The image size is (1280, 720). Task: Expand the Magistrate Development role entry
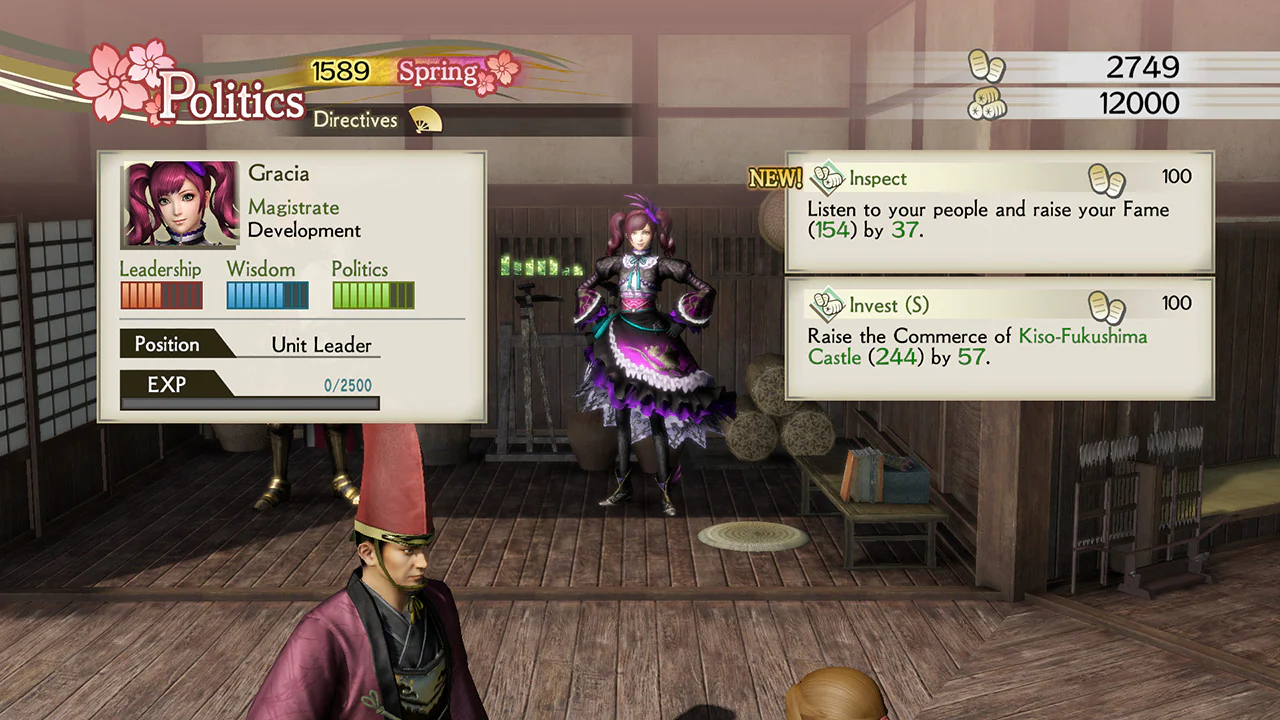coord(294,218)
